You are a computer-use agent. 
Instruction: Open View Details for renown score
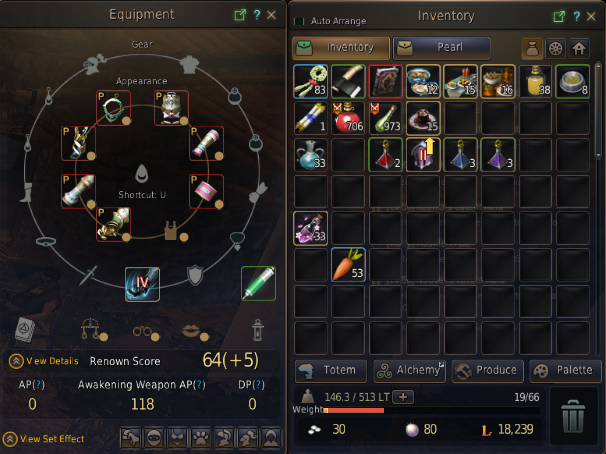(x=45, y=361)
